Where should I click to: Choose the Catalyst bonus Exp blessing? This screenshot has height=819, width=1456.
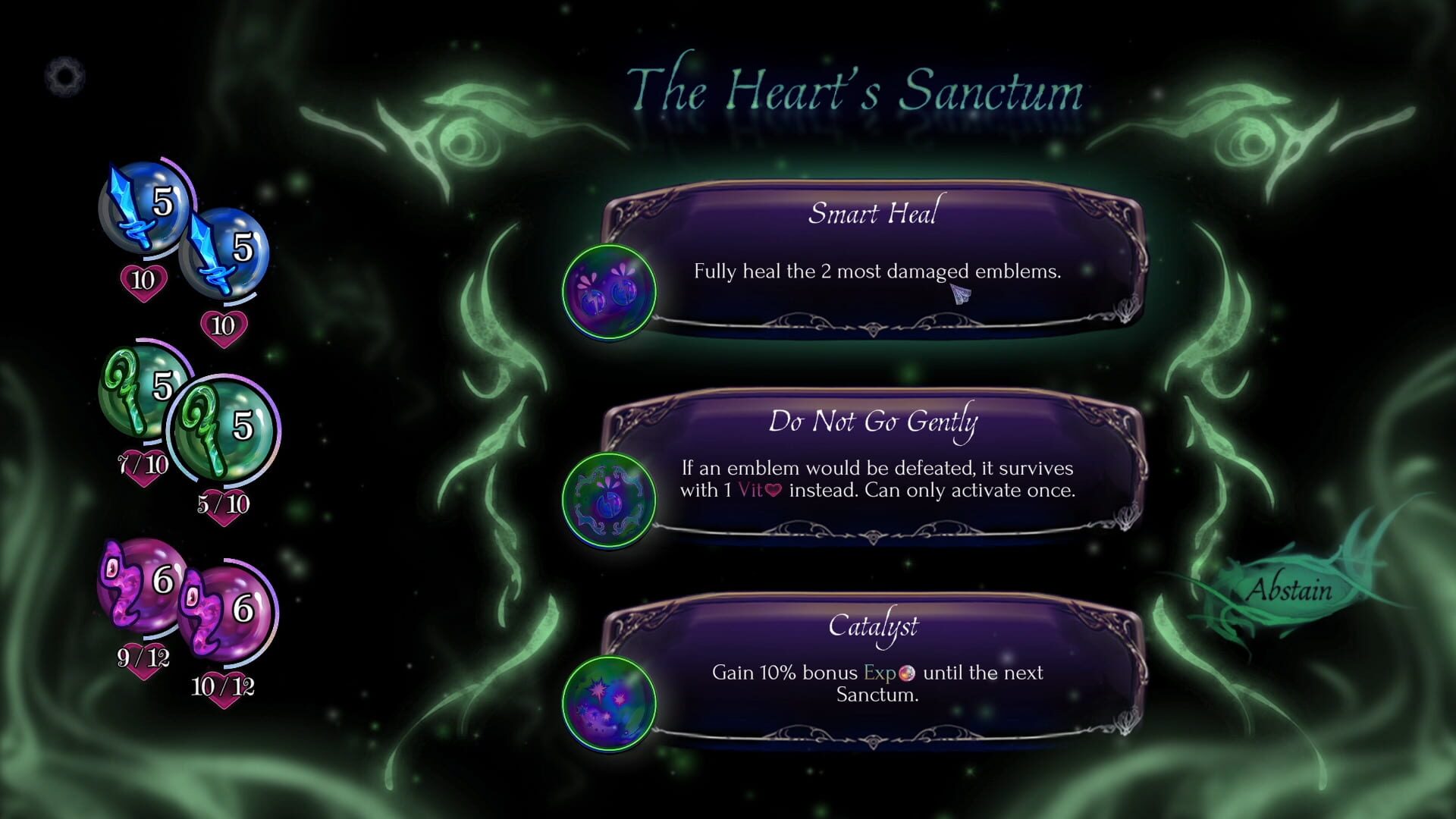872,675
